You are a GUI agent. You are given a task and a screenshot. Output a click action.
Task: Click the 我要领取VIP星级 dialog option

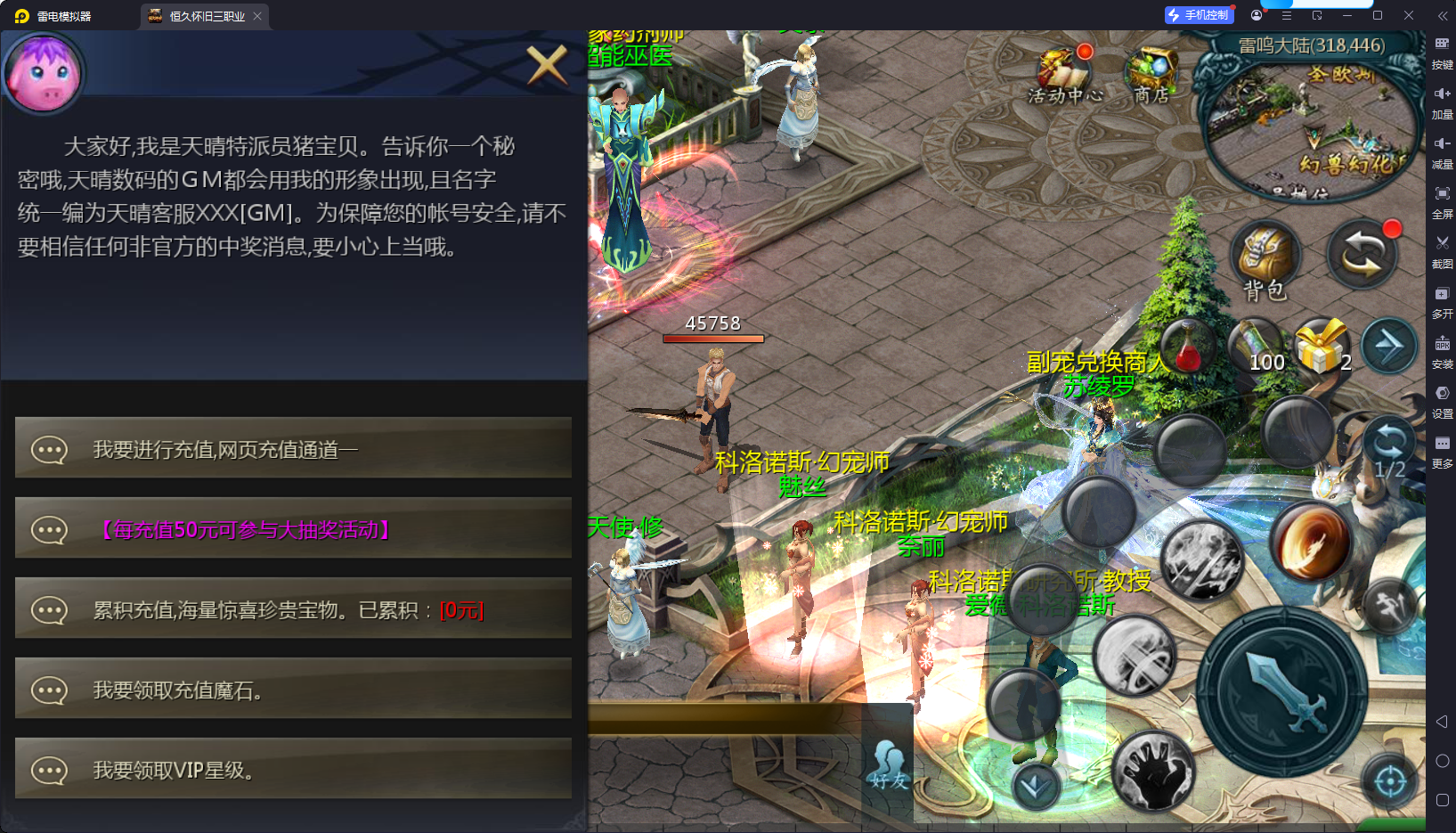(294, 769)
